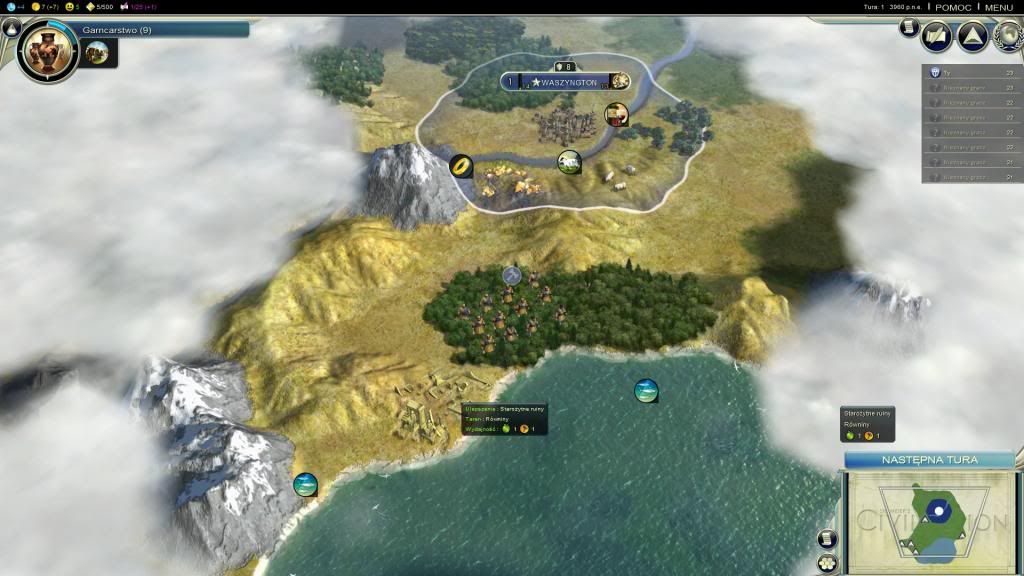Click the science beaker icon in top bar

tap(11, 7)
